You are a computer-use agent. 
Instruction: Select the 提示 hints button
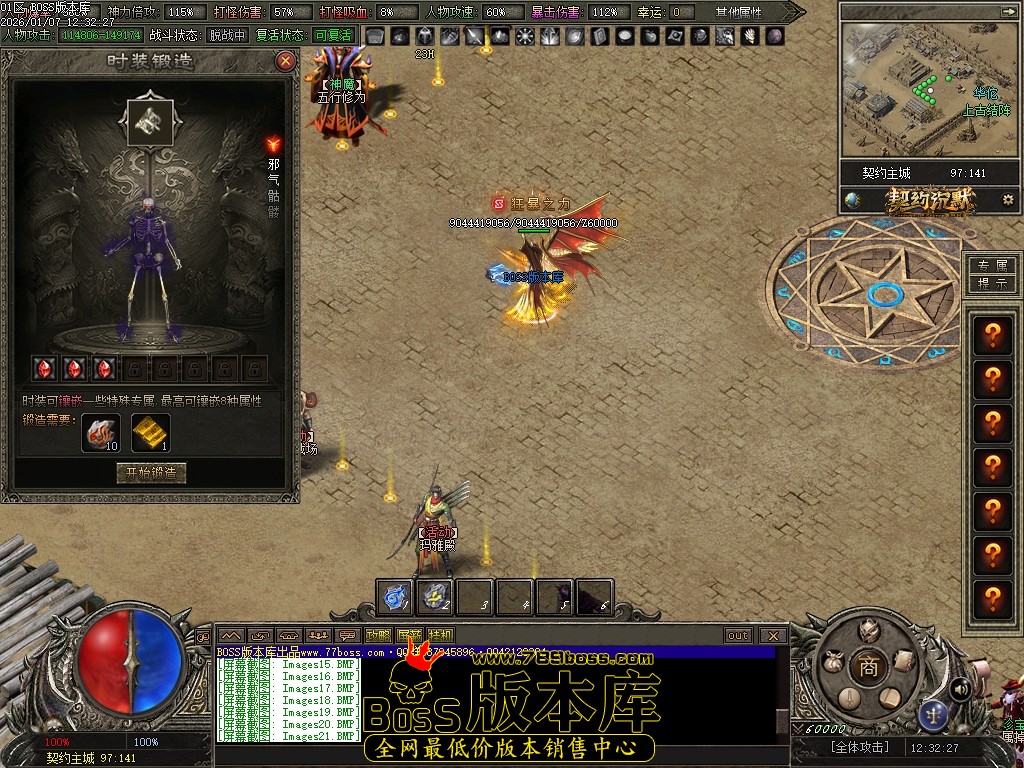[x=993, y=283]
